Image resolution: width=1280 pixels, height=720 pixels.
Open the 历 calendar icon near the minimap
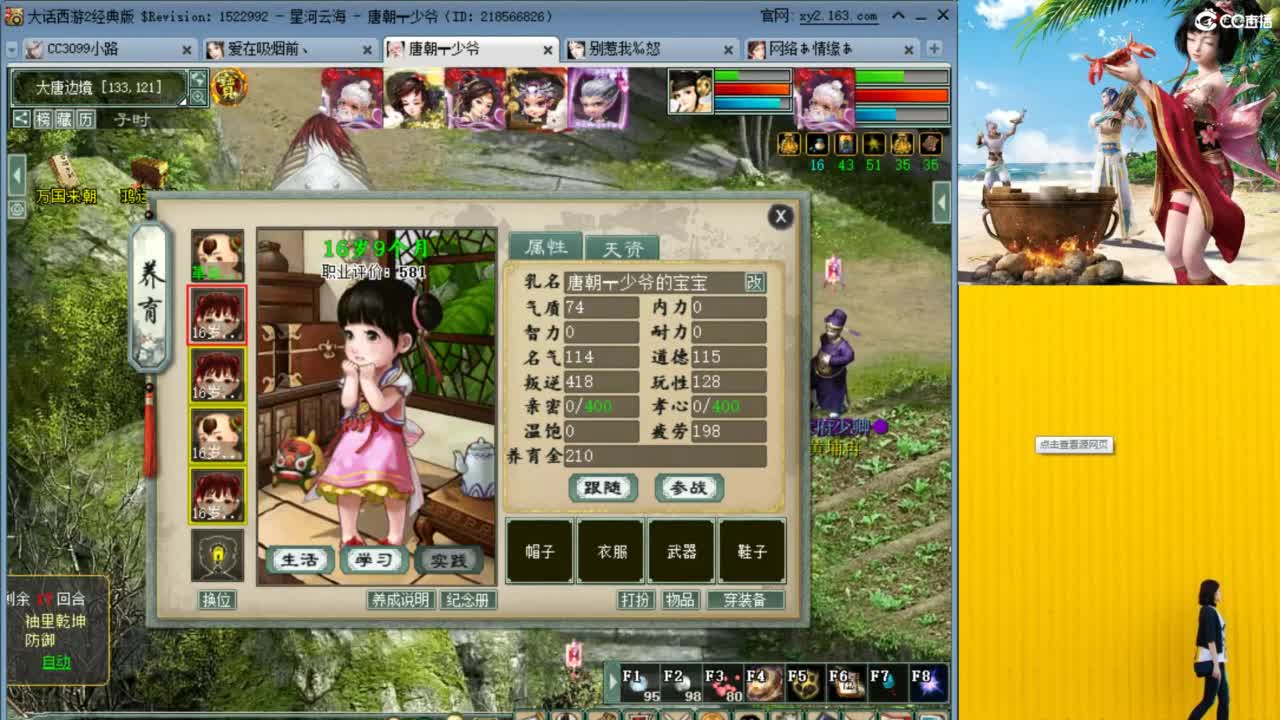[86, 119]
